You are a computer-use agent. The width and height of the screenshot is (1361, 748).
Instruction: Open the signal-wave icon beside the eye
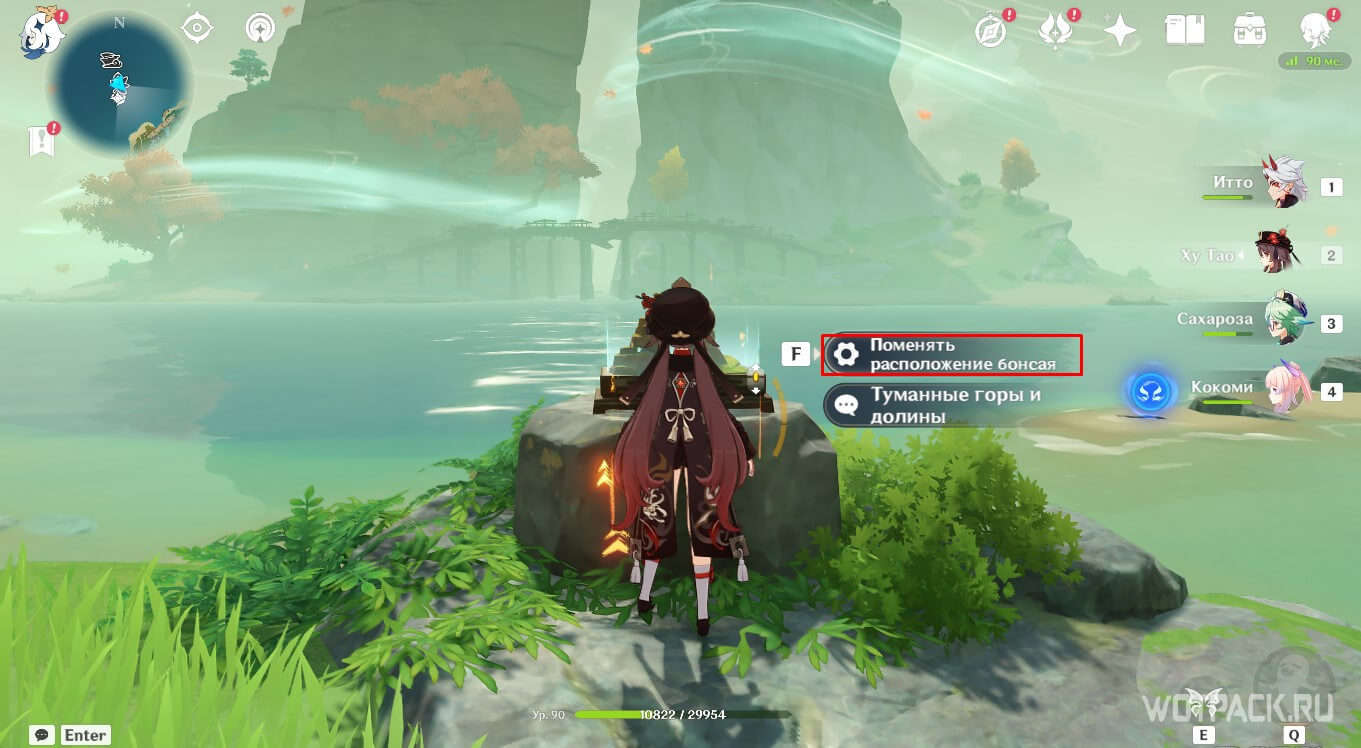tap(261, 28)
